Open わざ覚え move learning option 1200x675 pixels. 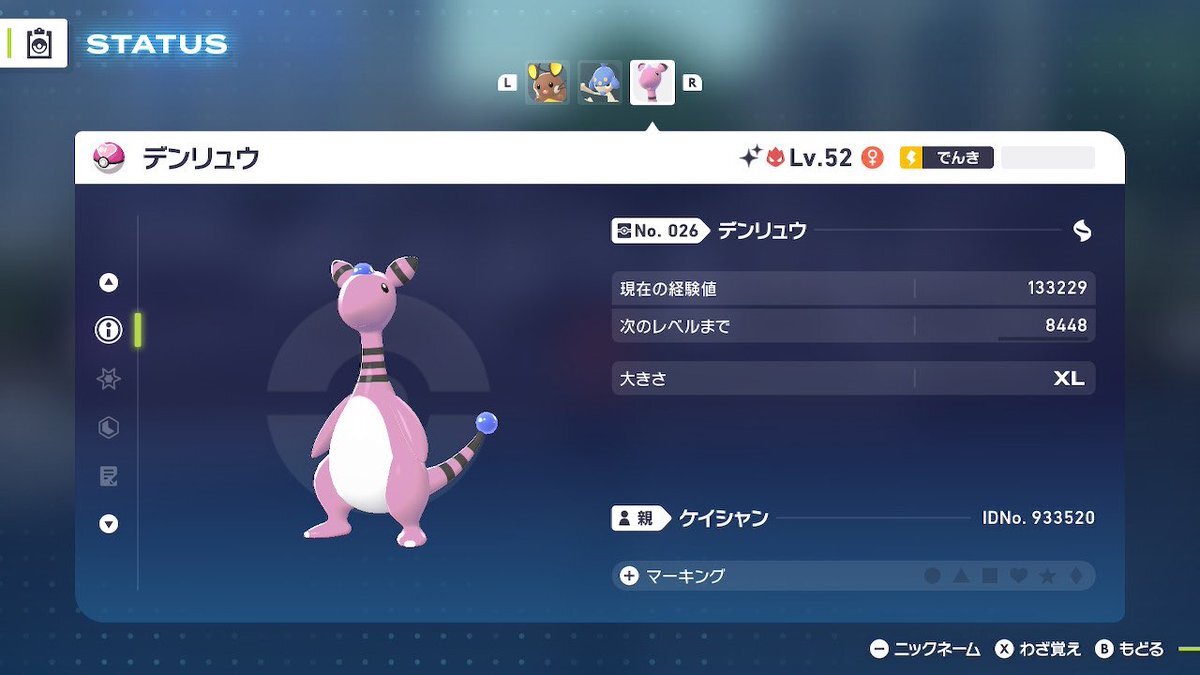(1038, 649)
